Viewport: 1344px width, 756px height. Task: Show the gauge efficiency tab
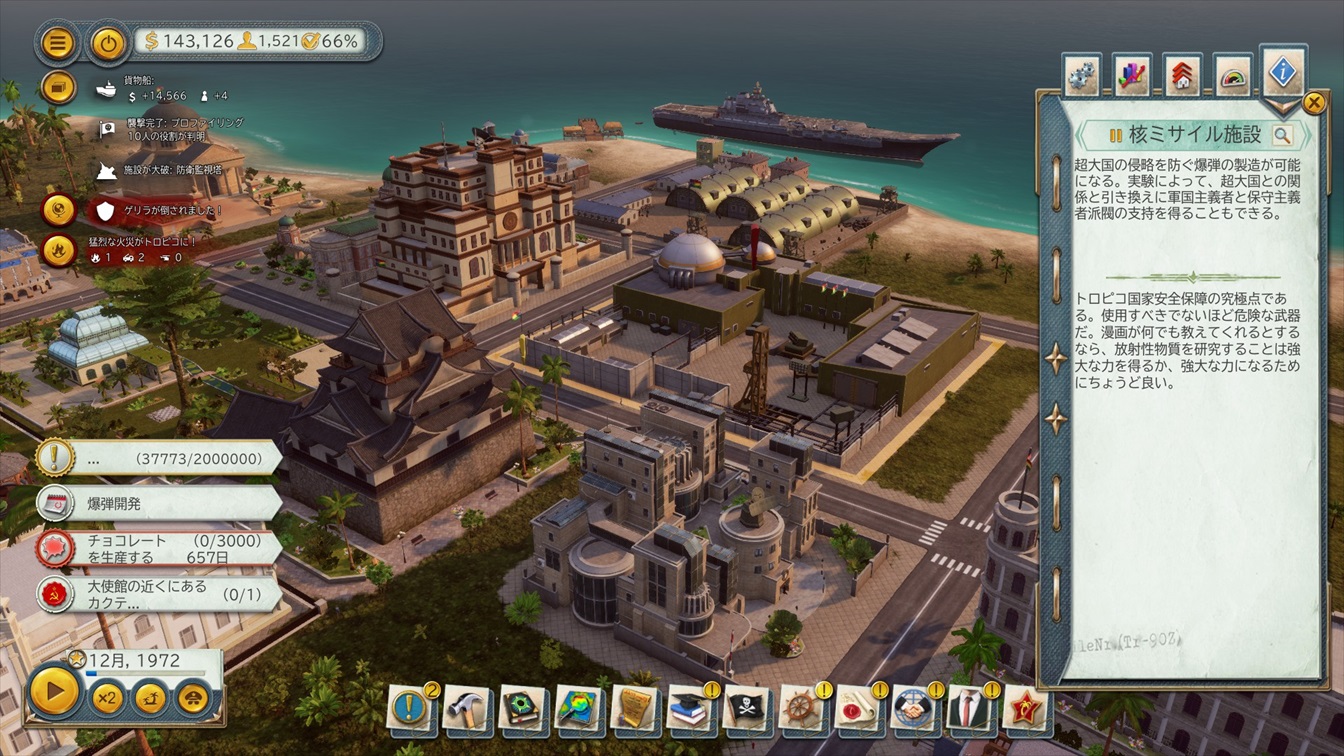tap(1234, 77)
